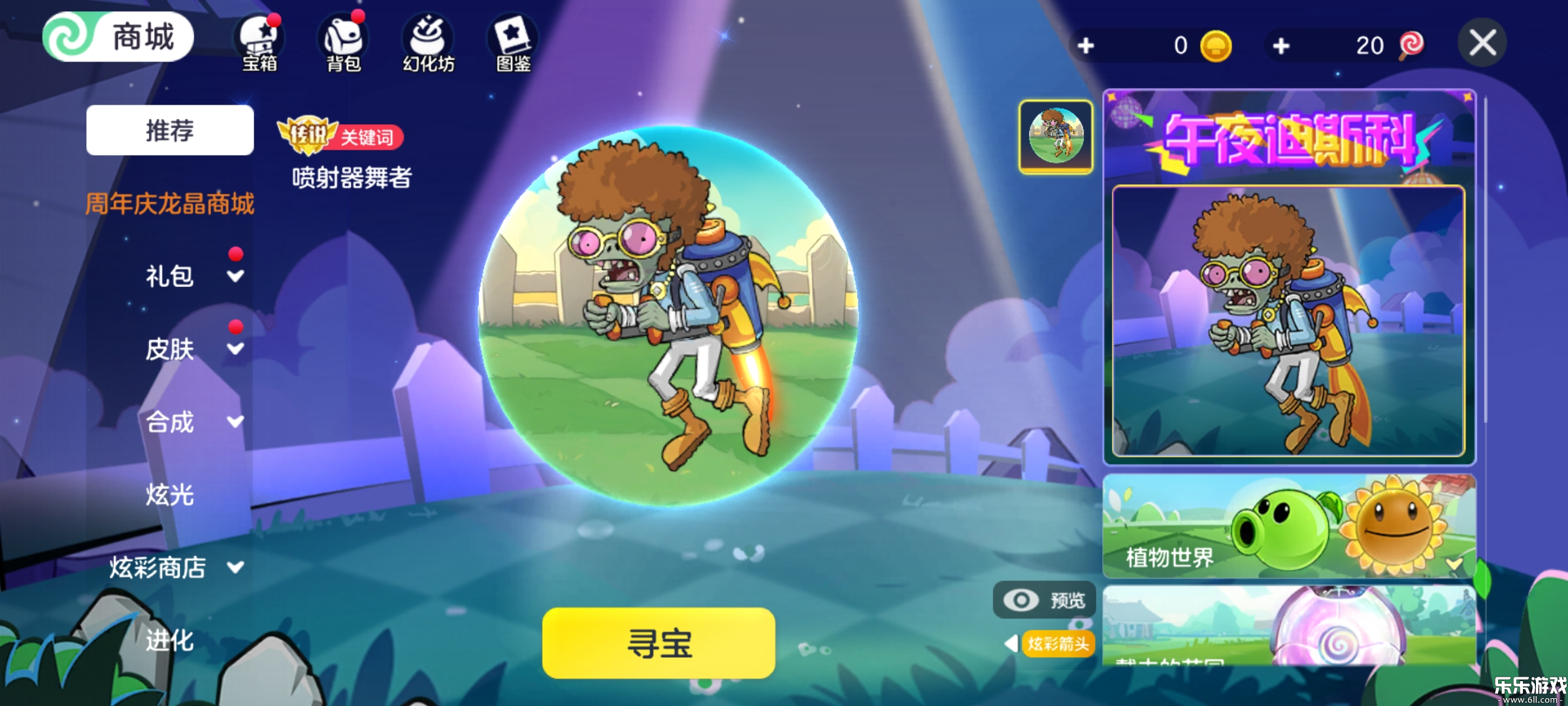The image size is (1568, 706).
Task: Switch to the 推荐 recommended tab
Action: coord(170,131)
